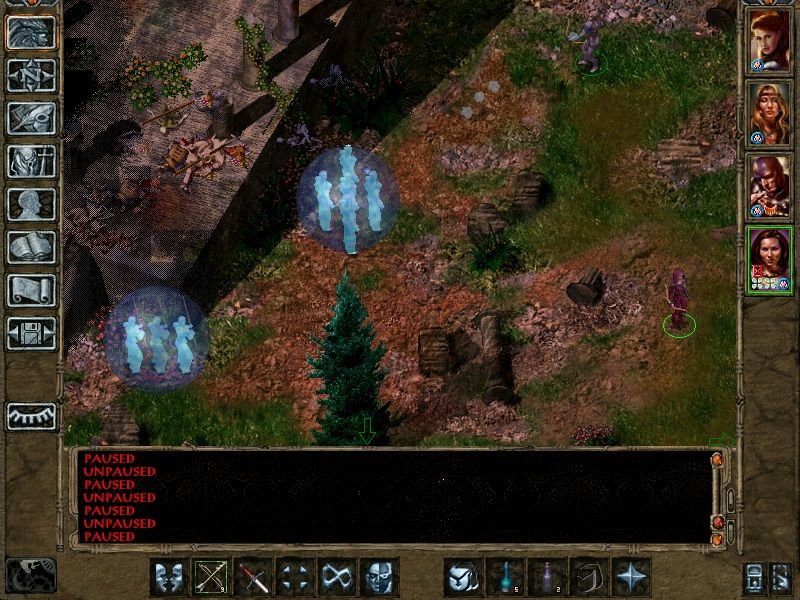The image size is (800, 600).
Task: Open the journal with quill icon
Action: 31,118
